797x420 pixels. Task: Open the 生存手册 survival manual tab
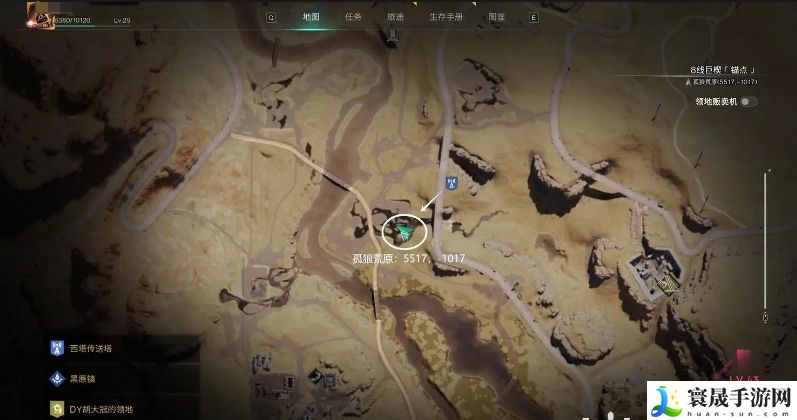click(446, 17)
